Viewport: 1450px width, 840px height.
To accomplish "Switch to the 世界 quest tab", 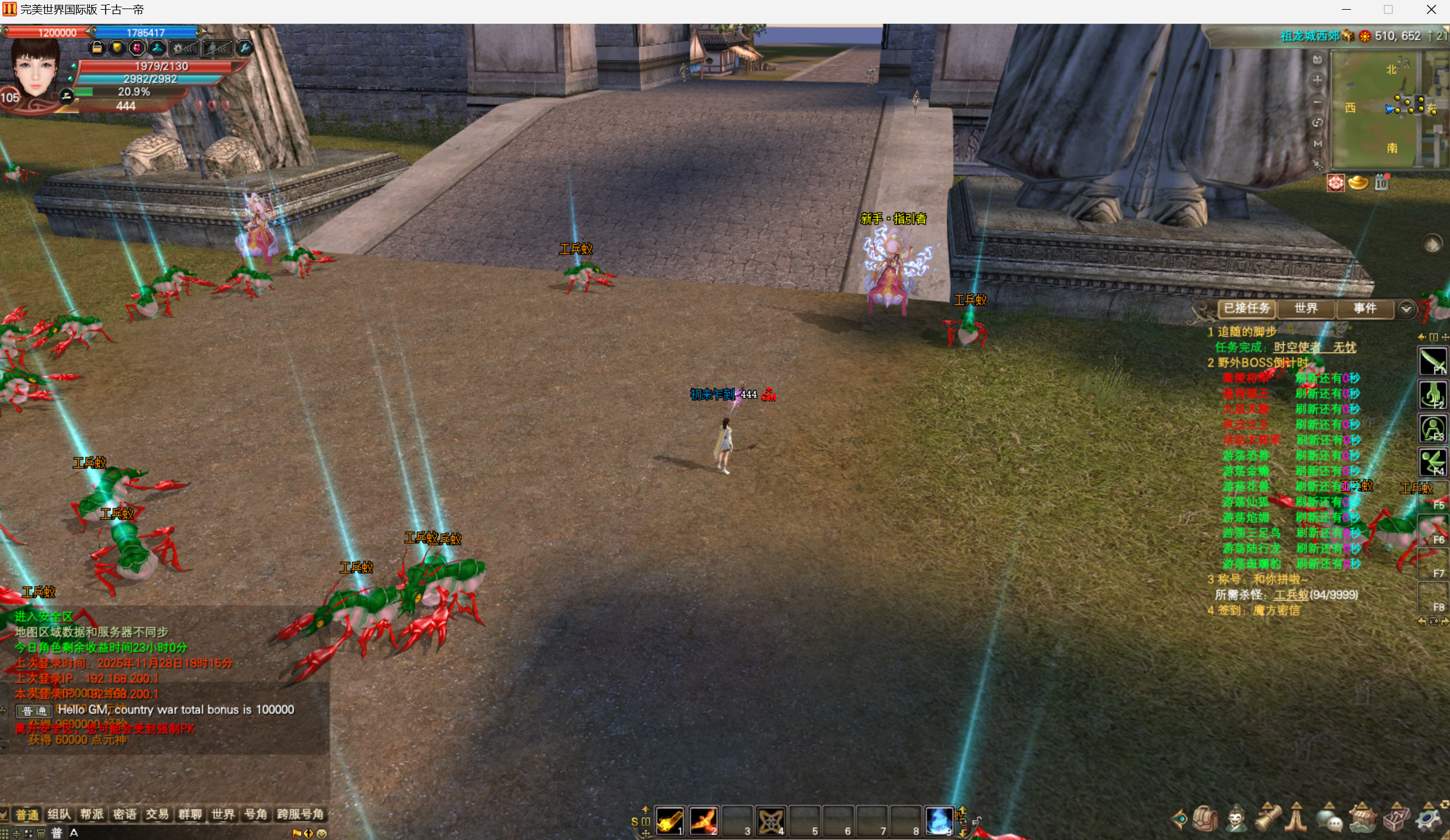I will coord(1305,308).
